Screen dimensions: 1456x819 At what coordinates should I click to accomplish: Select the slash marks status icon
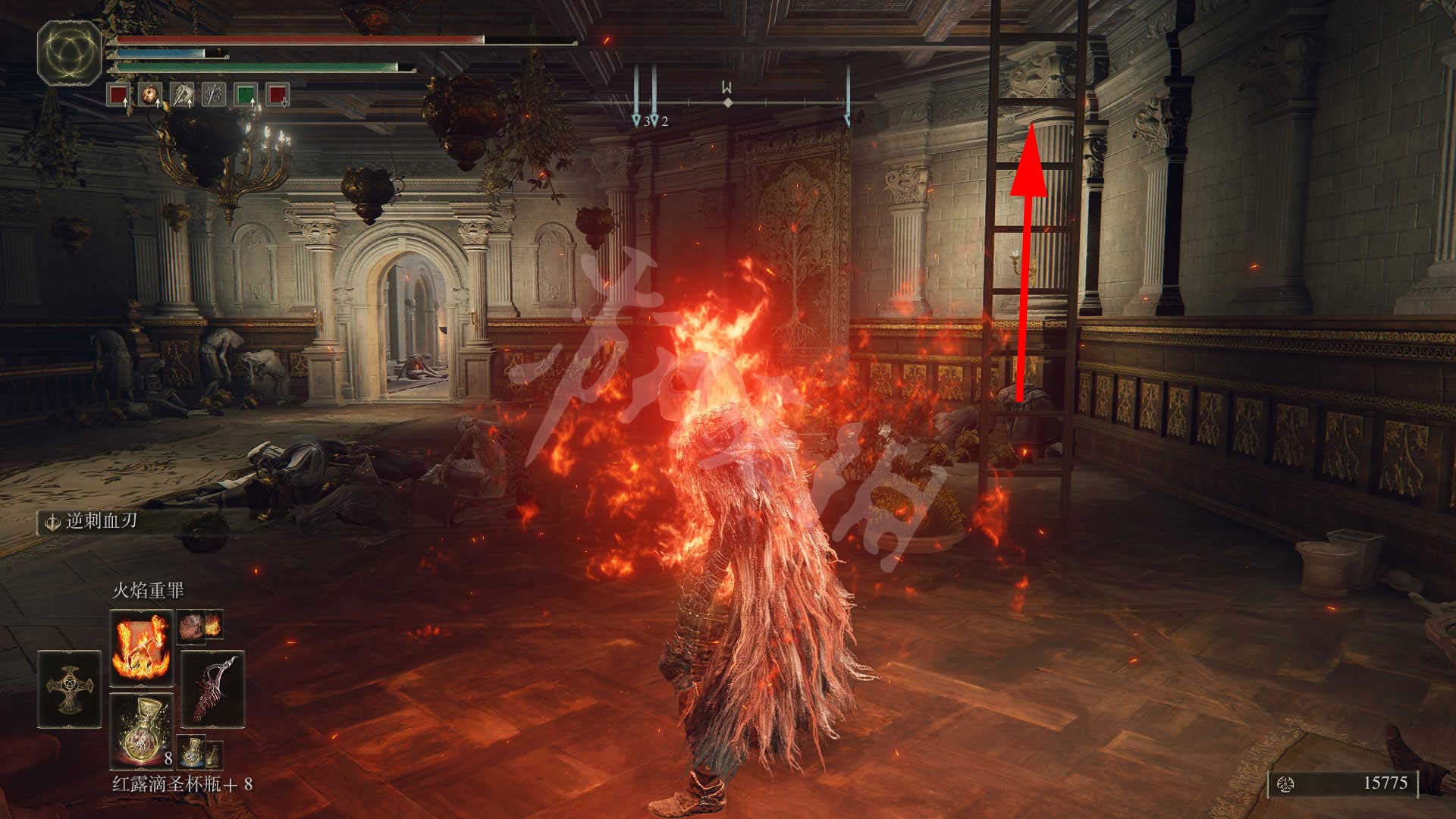pyautogui.click(x=213, y=95)
